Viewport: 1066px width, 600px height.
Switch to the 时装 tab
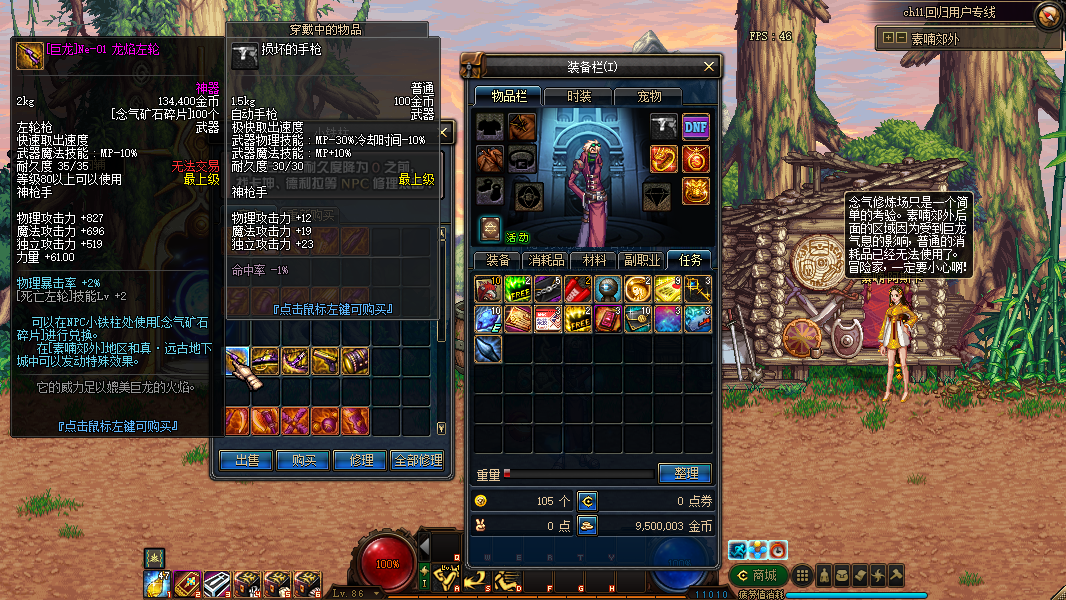click(x=579, y=96)
